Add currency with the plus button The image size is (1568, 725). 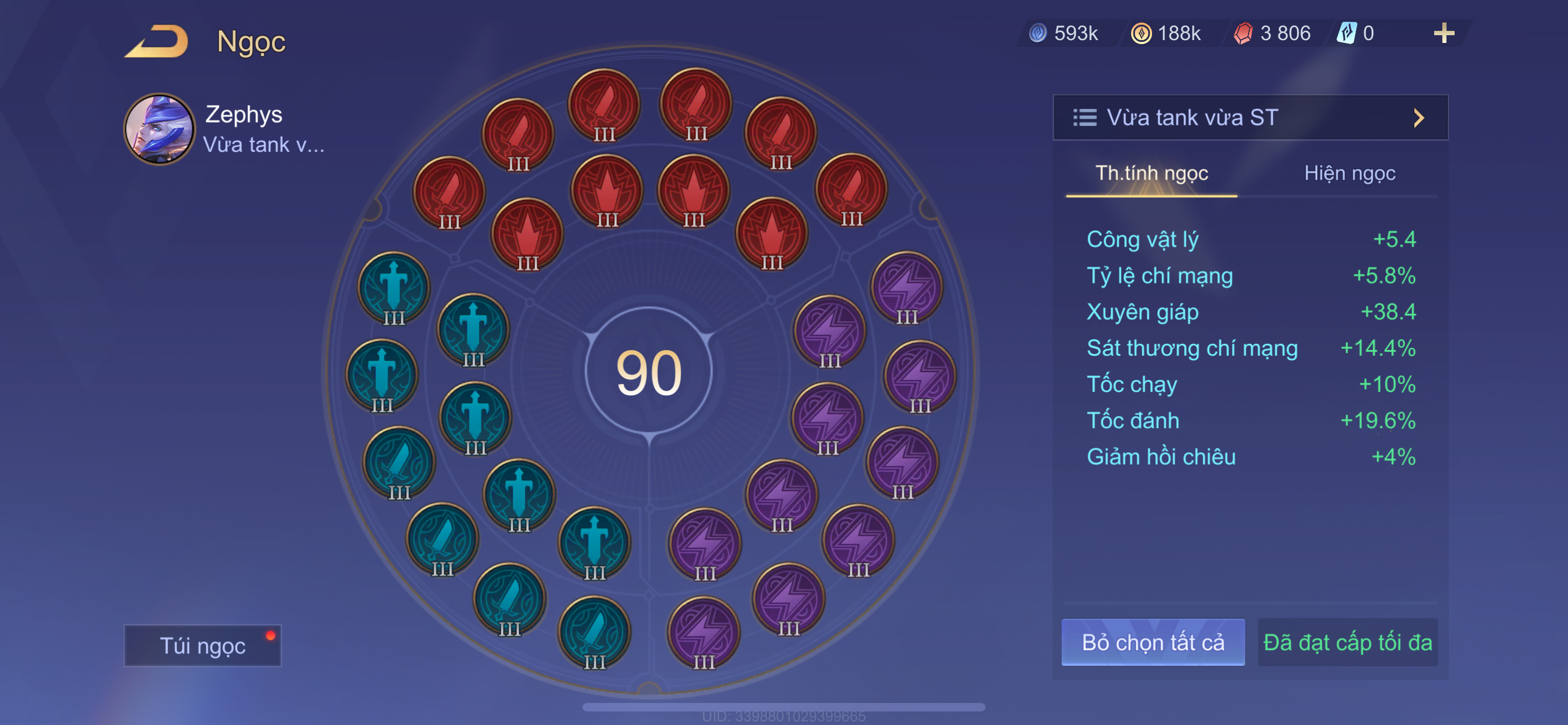[1443, 33]
